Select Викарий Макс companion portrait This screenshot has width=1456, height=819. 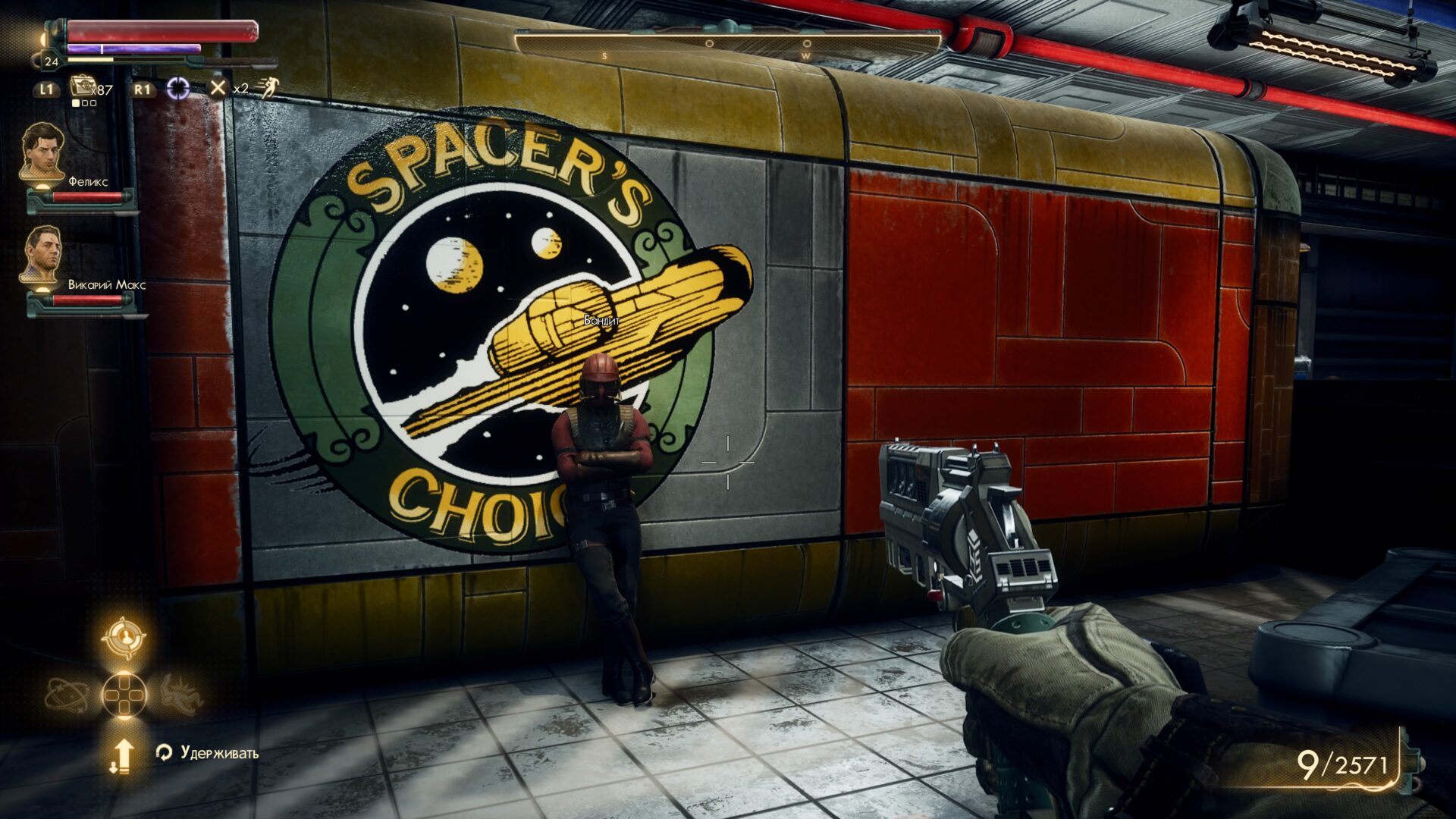pyautogui.click(x=41, y=253)
